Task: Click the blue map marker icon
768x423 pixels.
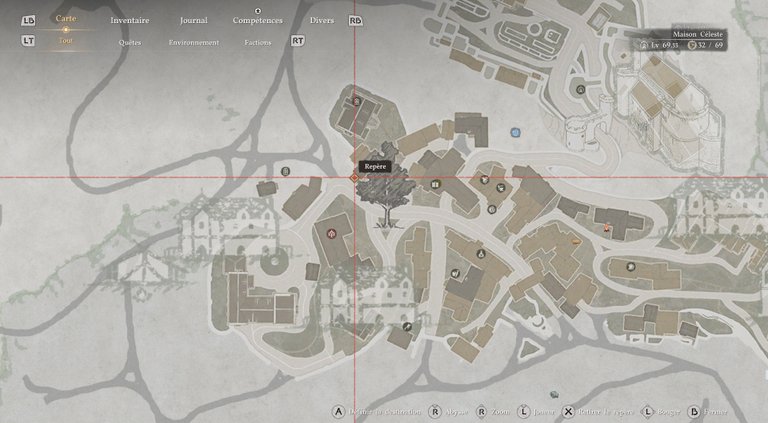Action: point(515,131)
